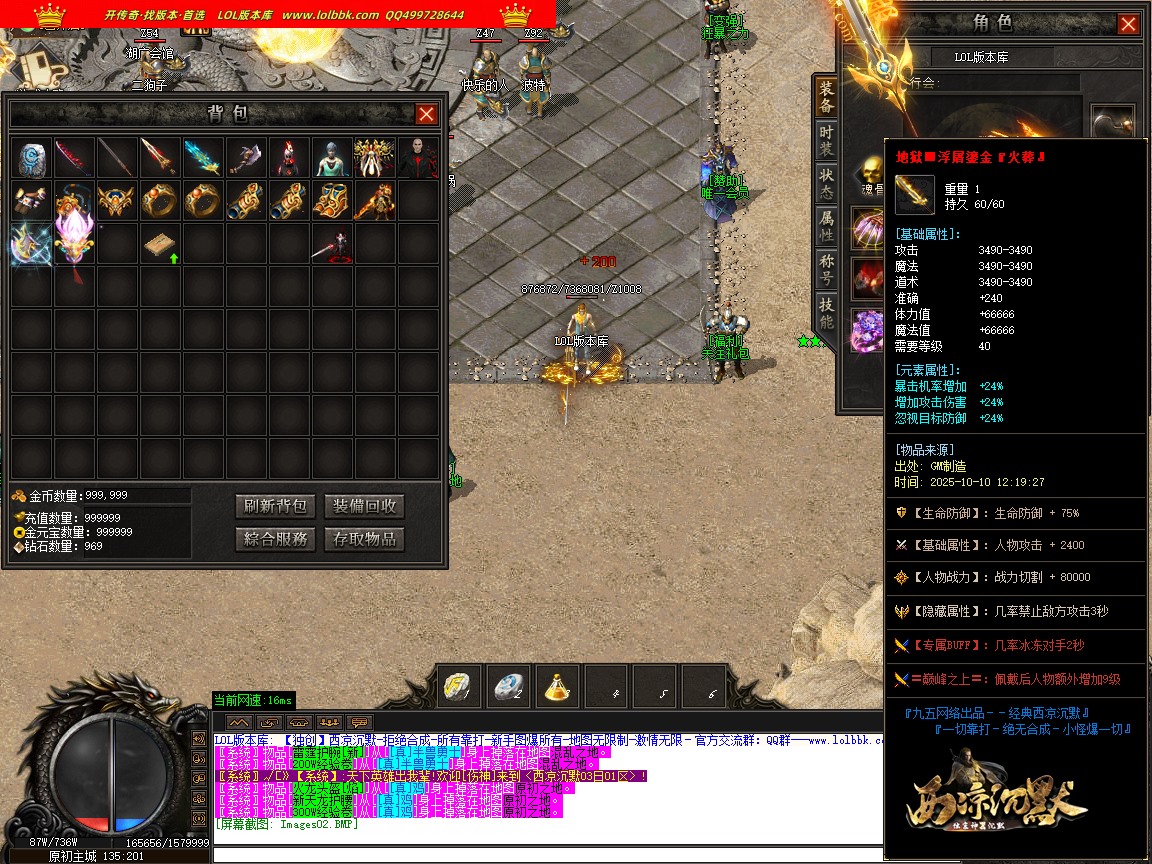The height and width of the screenshot is (864, 1152).
Task: Close the 背包 inventory window
Action: pyautogui.click(x=426, y=114)
